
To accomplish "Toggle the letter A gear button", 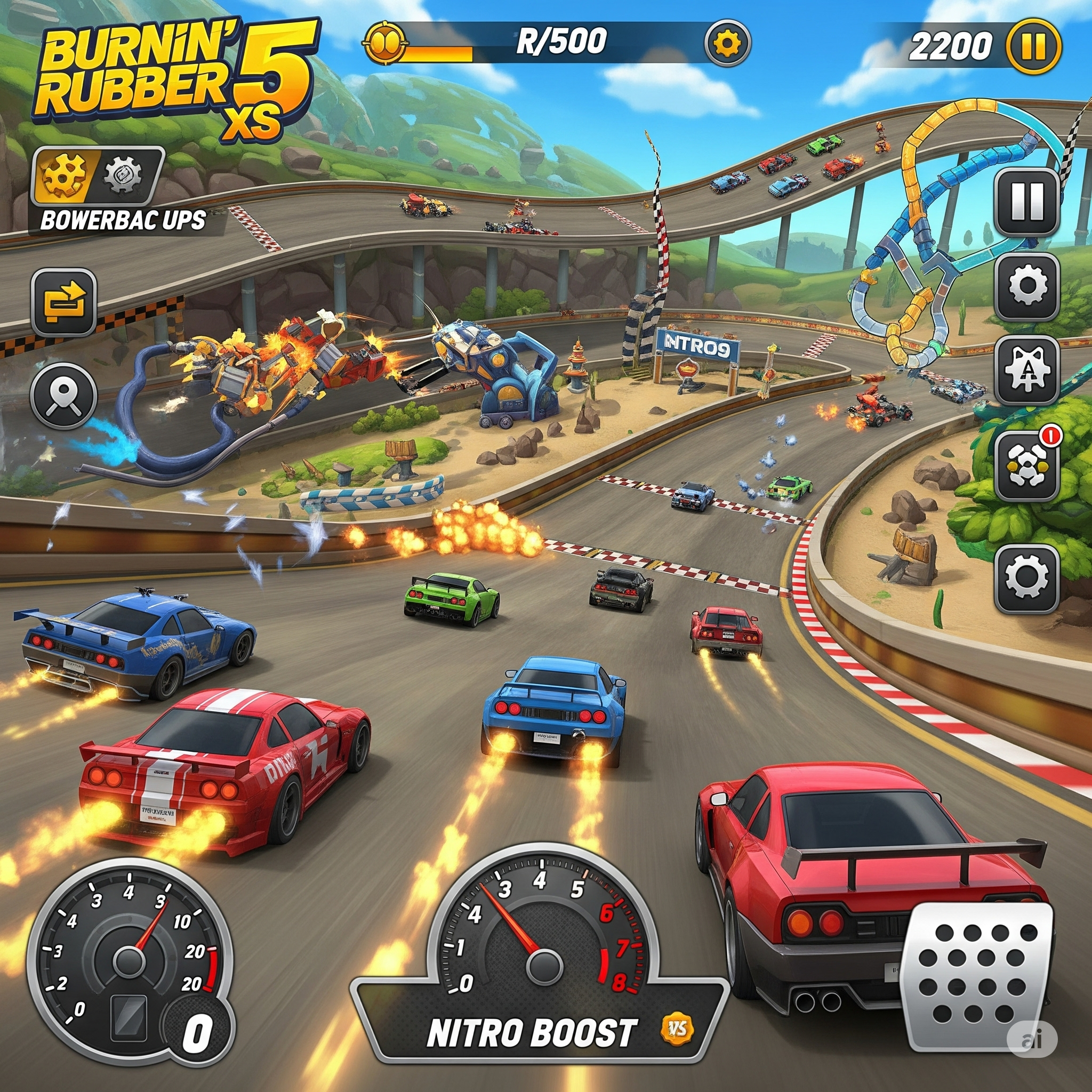I will pyautogui.click(x=1026, y=369).
